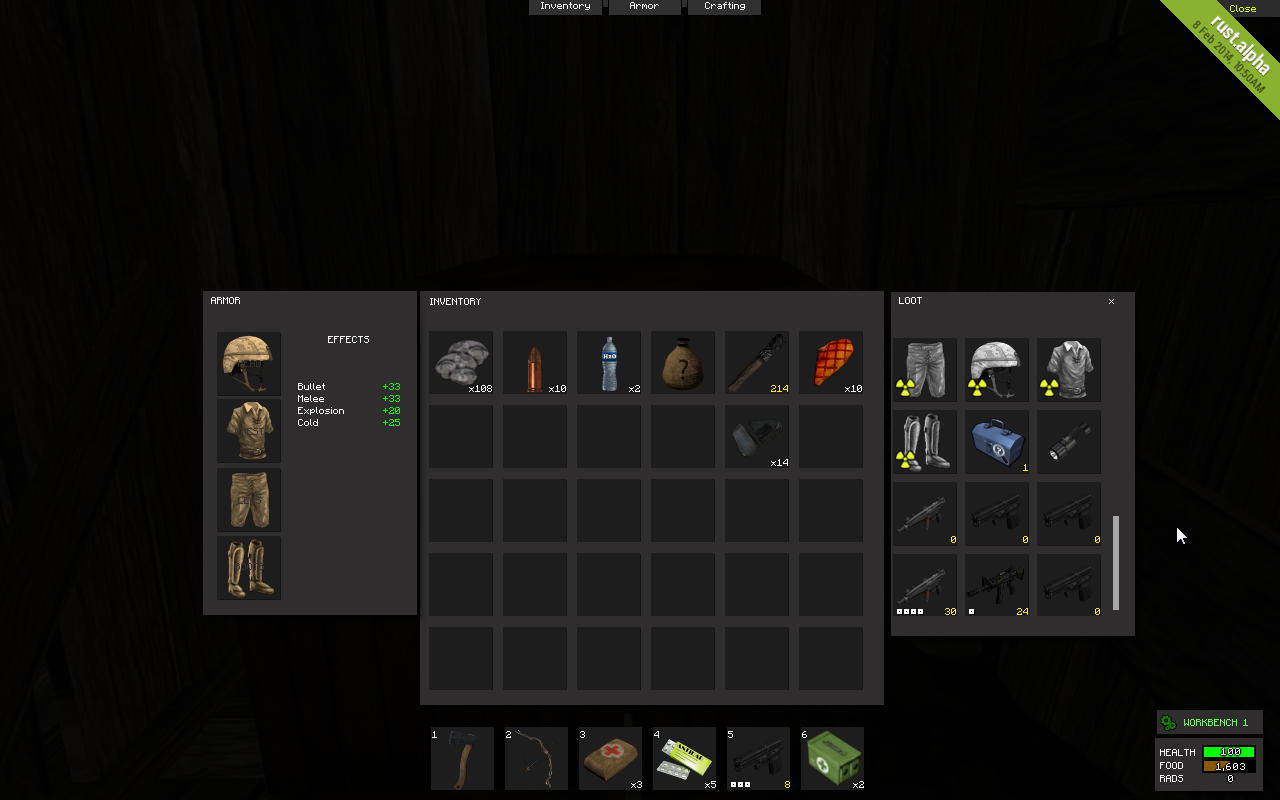Click the loot panel scrollbar
The width and height of the screenshot is (1280, 800).
[1116, 561]
